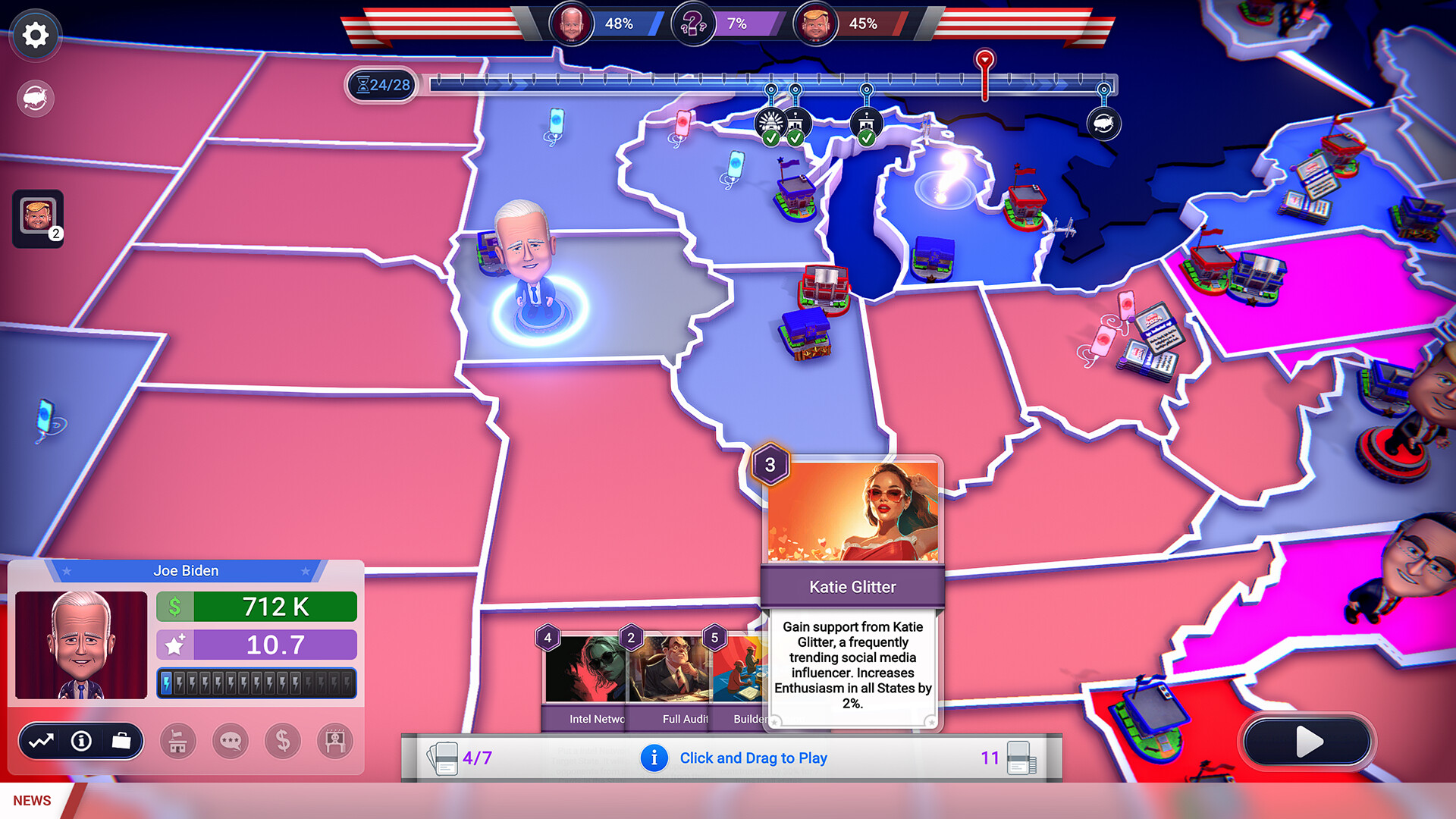This screenshot has height=819, width=1456.
Task: Click the globe icon below settings
Action: [x=35, y=99]
